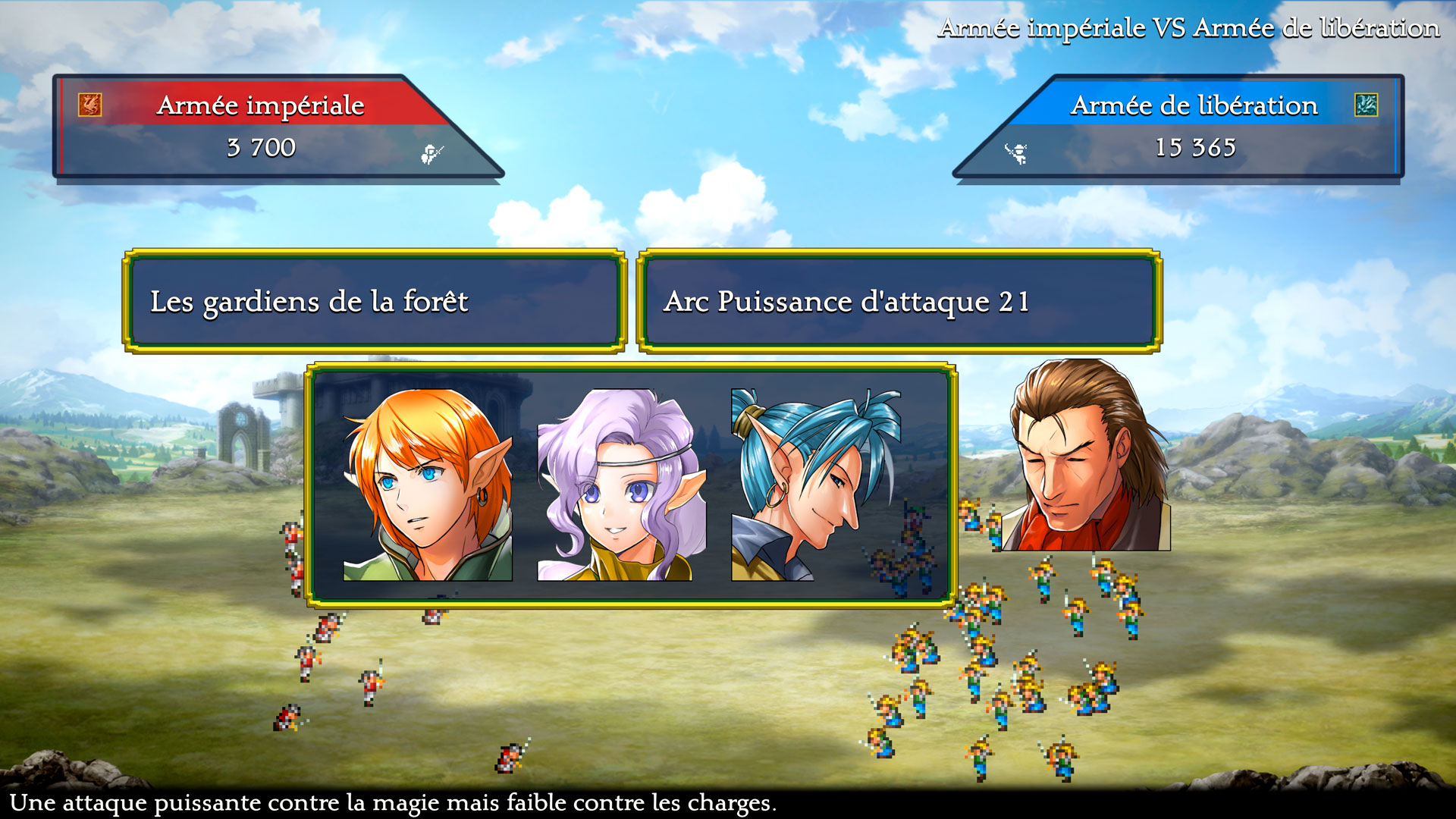Select the Les gardiens de la forêt unit
Viewport: 1456px width, 819px height.
pyautogui.click(x=375, y=301)
